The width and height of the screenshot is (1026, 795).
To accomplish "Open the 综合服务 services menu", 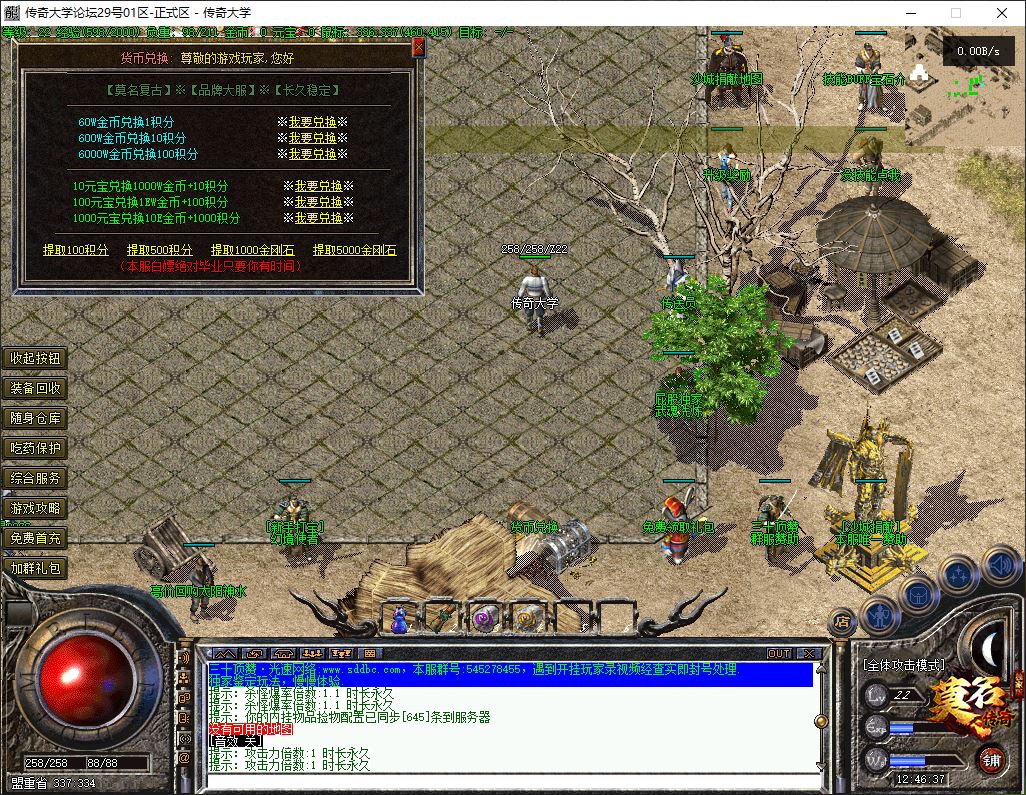I will tap(35, 478).
